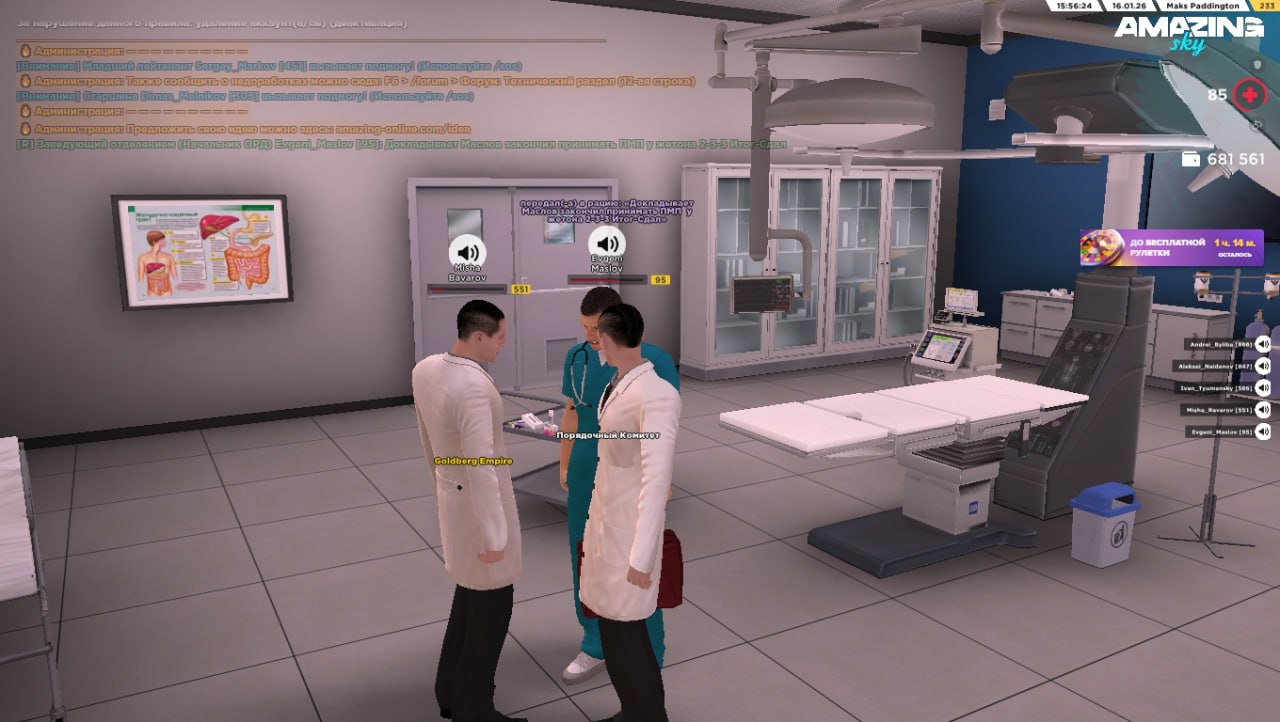Toggle speaker icon beside Evgeni_Maslov in voice list
Screen dimensions: 1280x722
(x=1263, y=432)
